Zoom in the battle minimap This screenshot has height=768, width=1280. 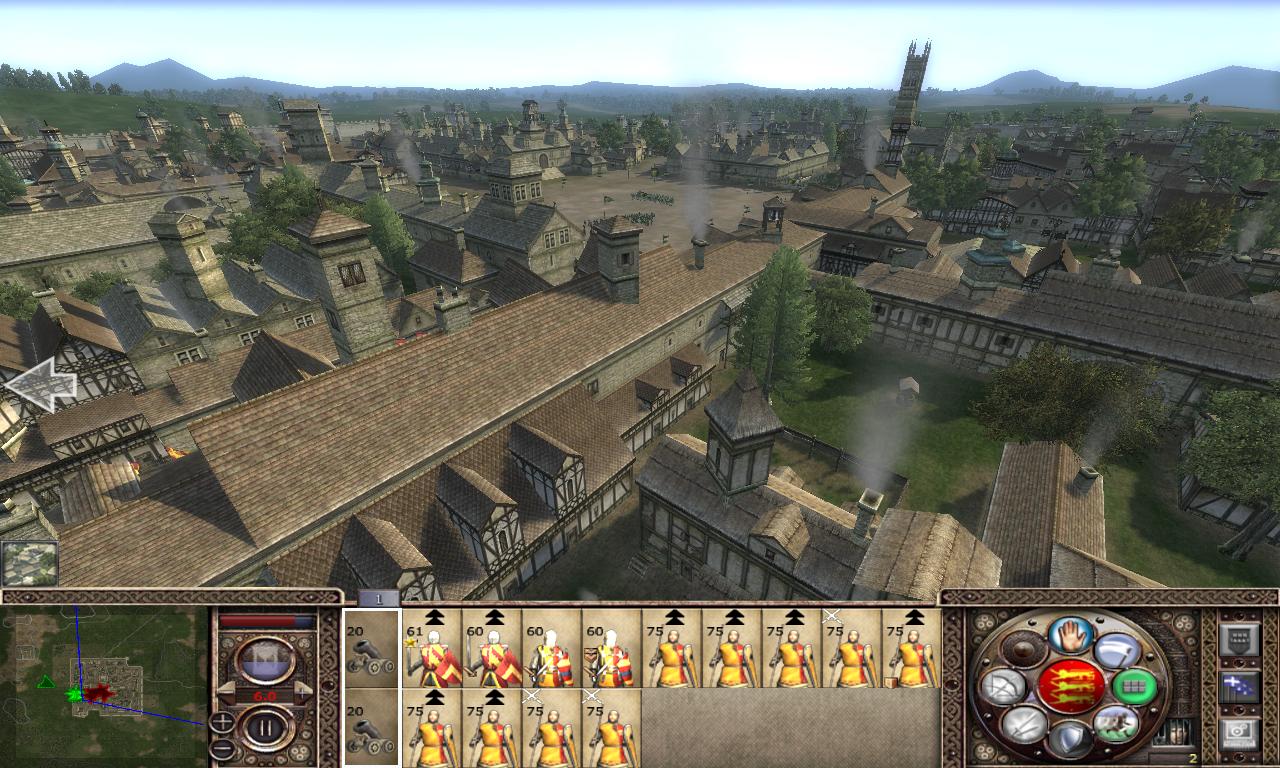222,720
